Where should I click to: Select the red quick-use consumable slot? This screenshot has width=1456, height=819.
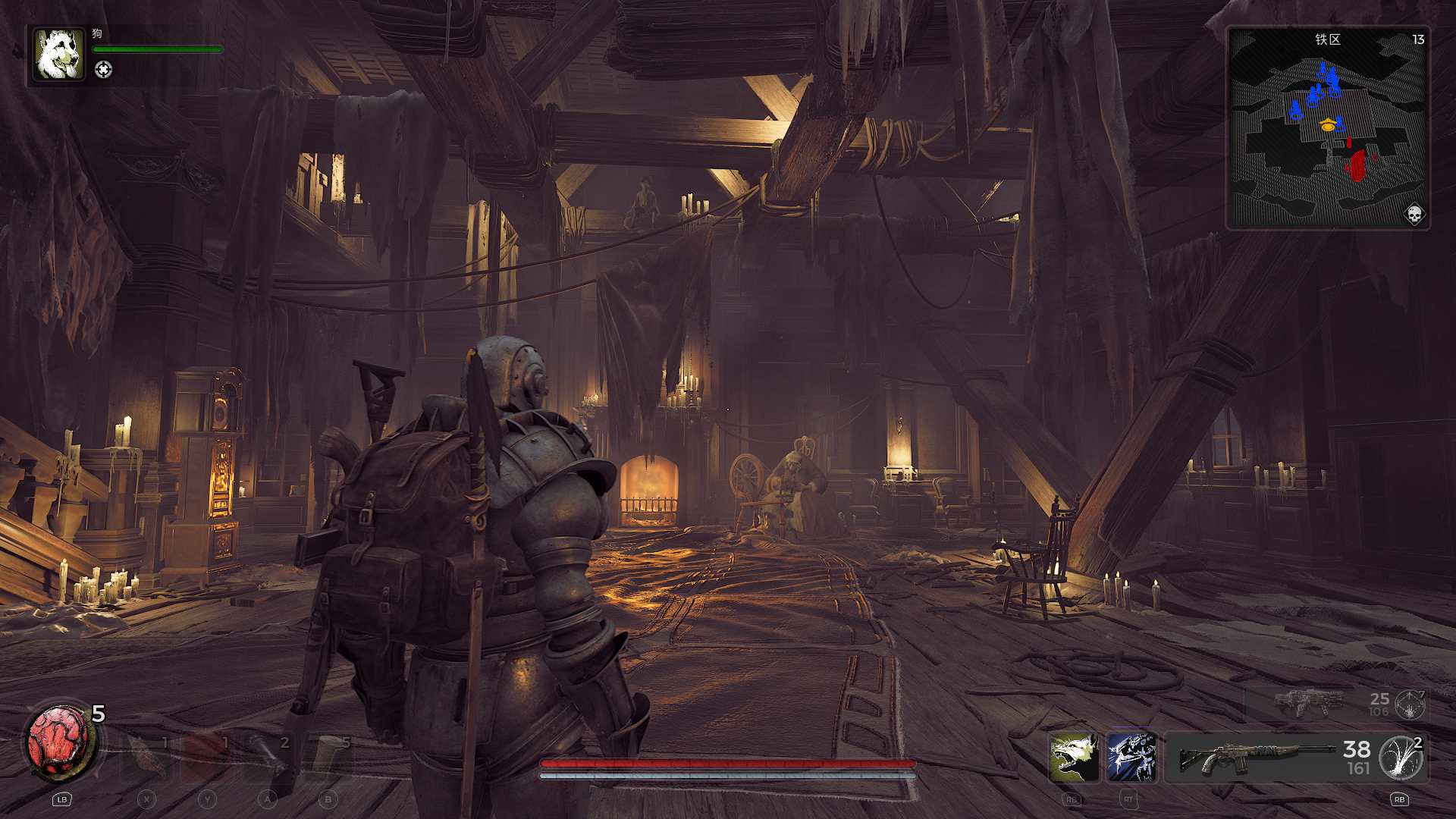(206, 756)
